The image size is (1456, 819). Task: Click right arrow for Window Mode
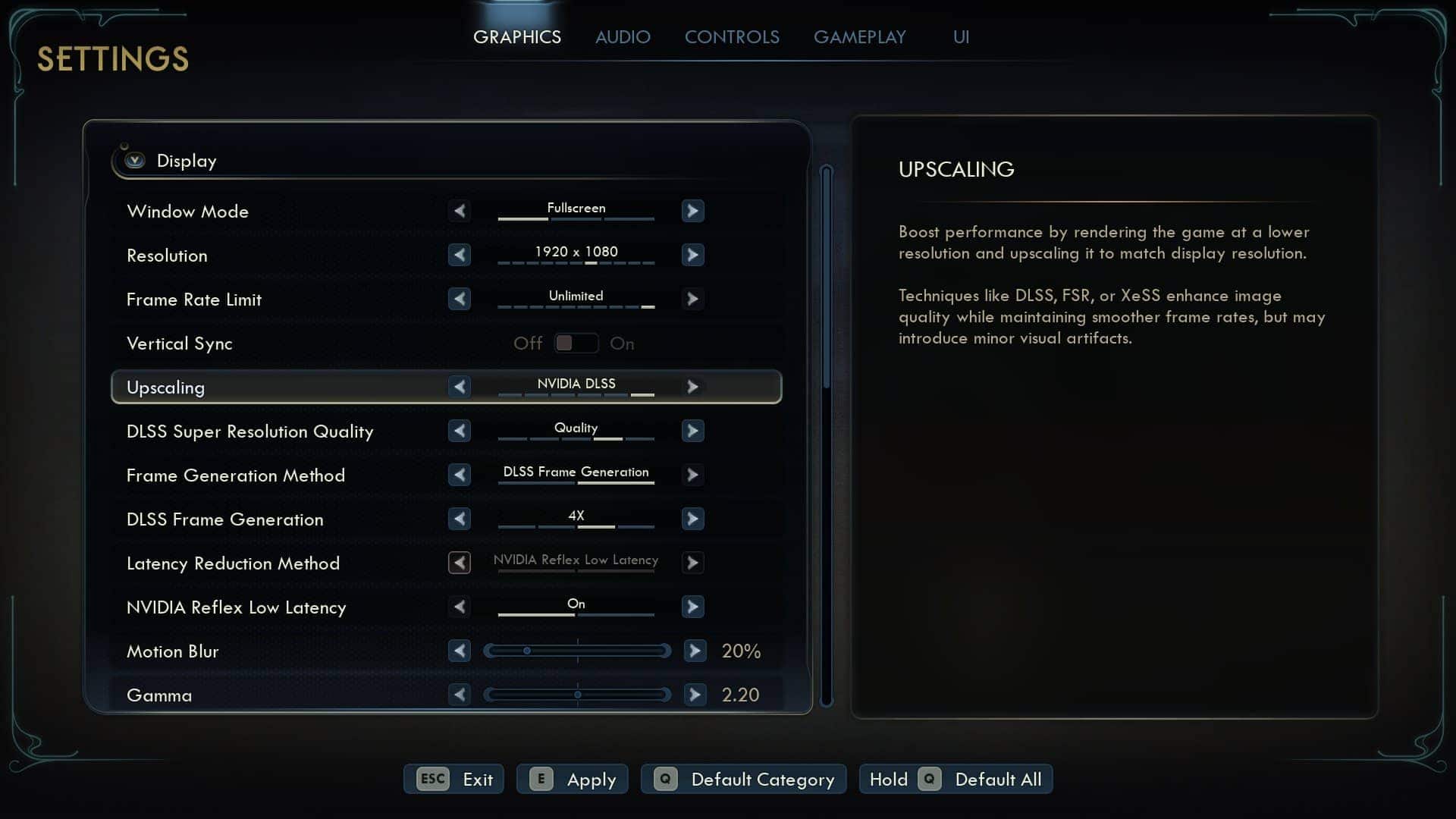coord(692,211)
